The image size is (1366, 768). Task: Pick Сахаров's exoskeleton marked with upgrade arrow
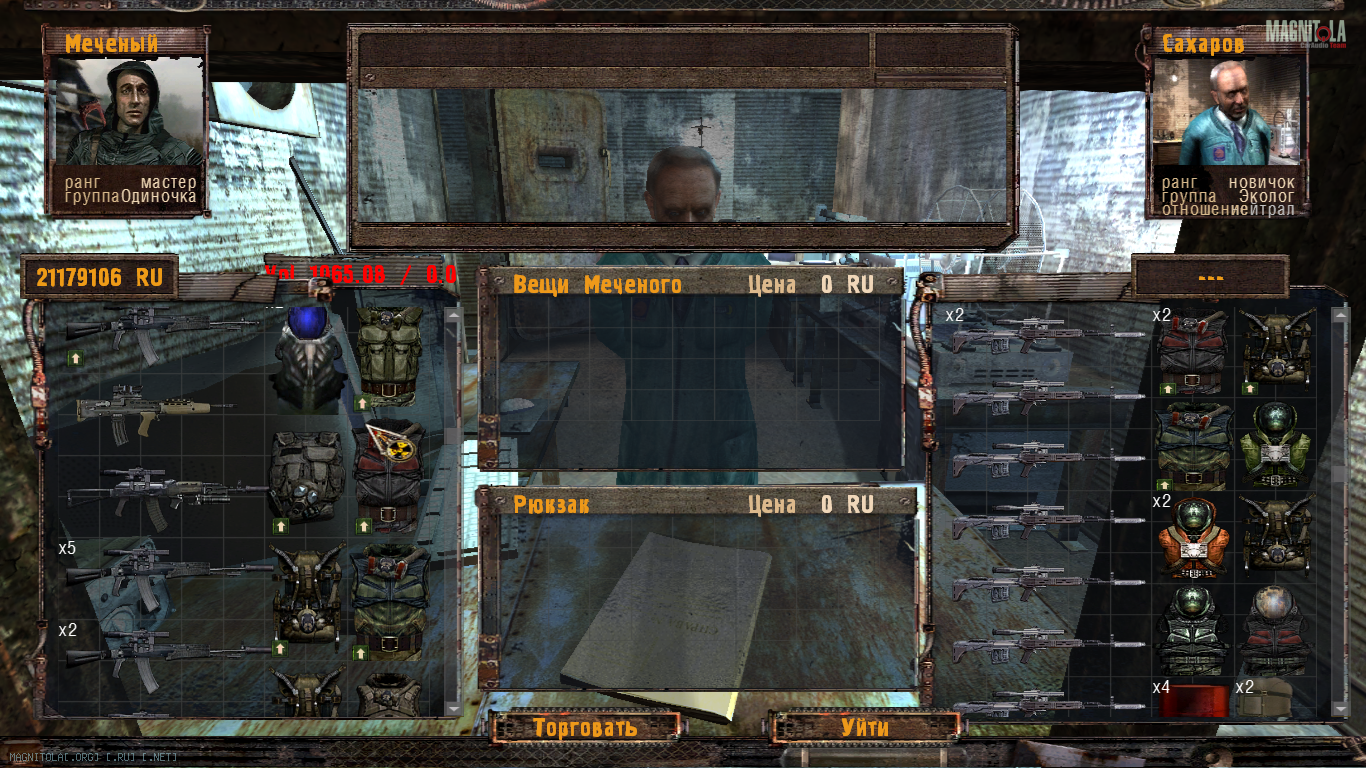coord(1276,352)
